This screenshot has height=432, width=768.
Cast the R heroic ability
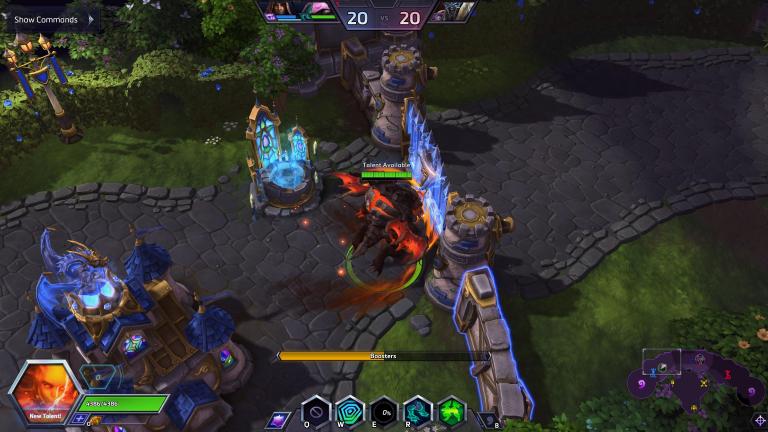[x=418, y=411]
